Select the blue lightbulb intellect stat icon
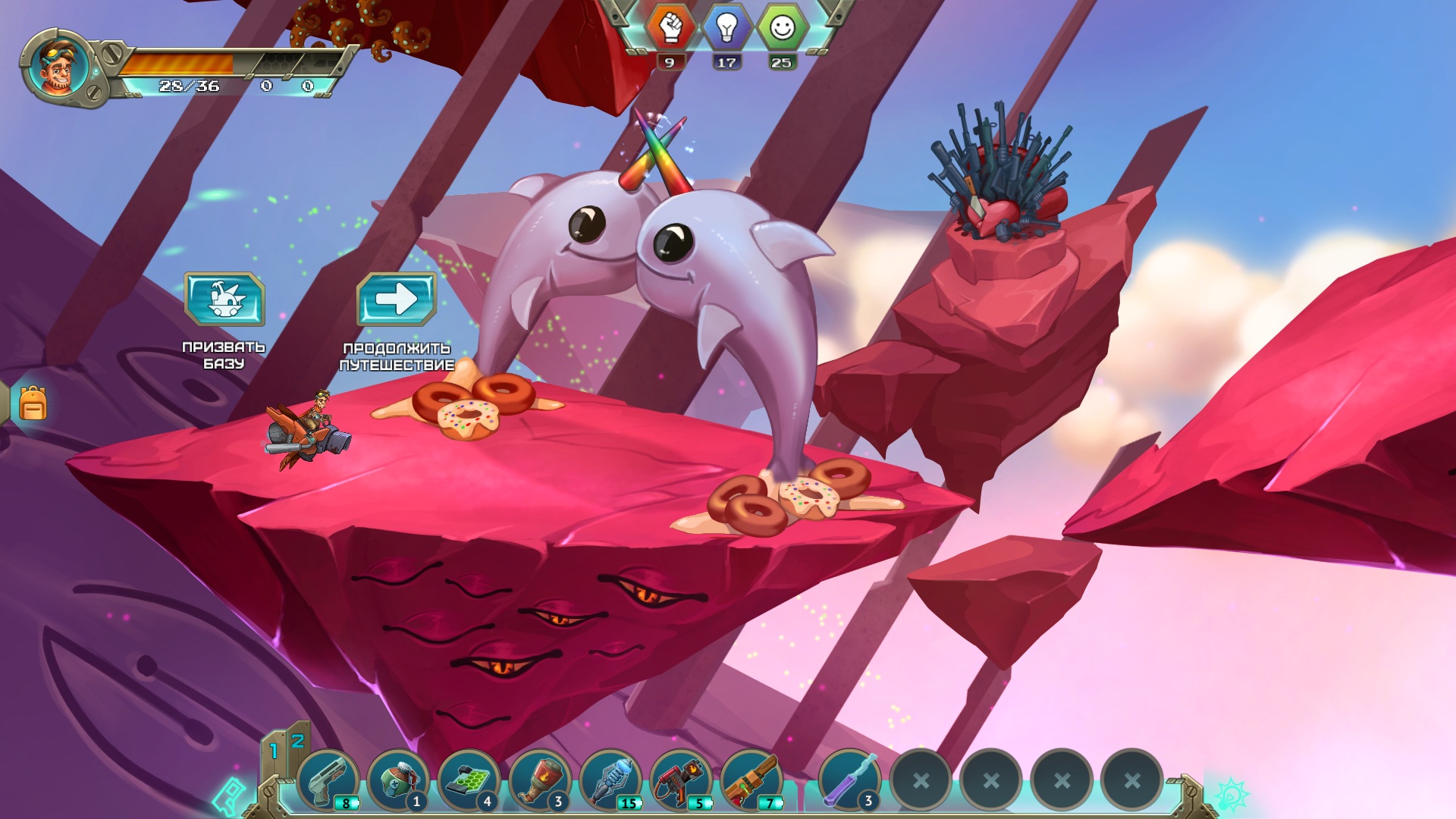 tap(726, 29)
